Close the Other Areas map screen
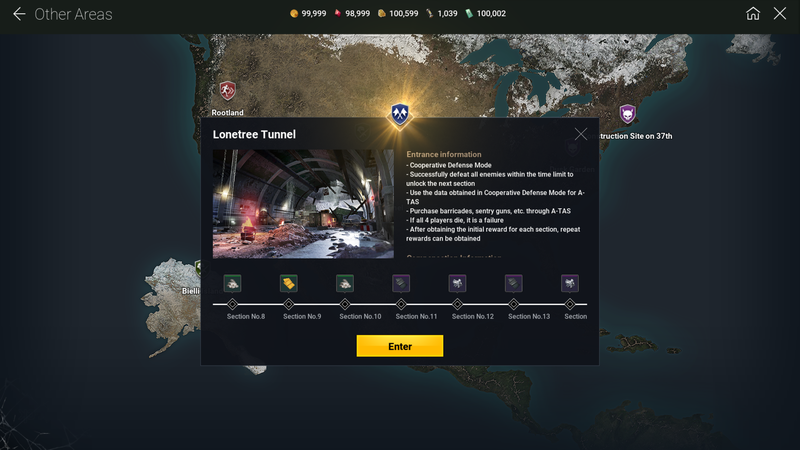 tap(780, 14)
